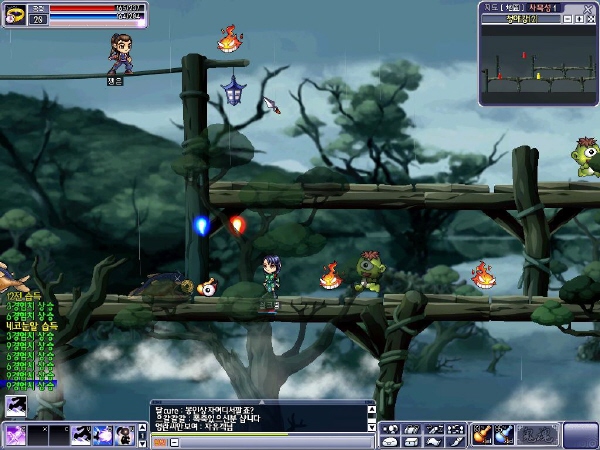Collapse the chat window with minus button

(175, 441)
